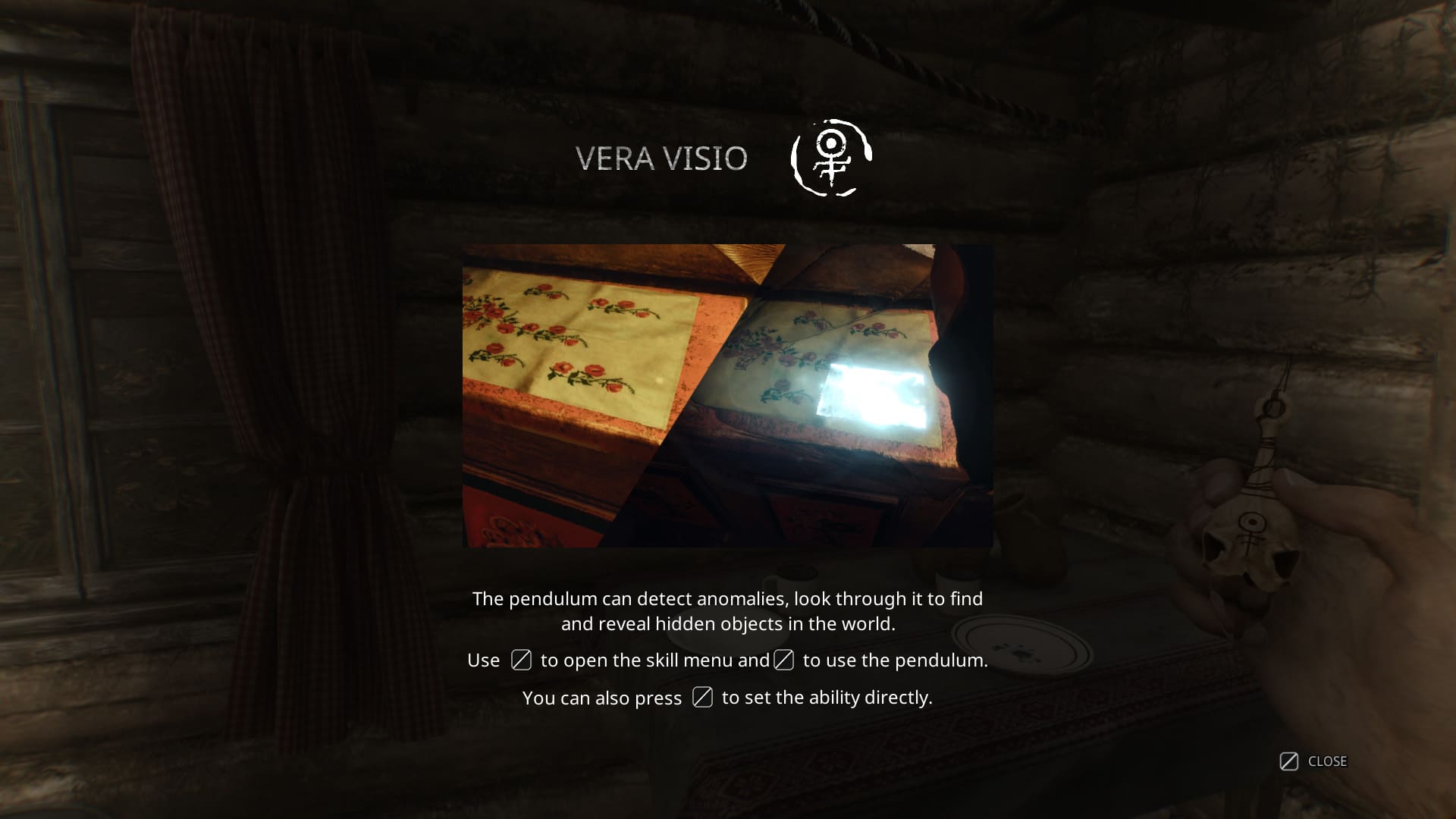Select the key prompt icon before CLOSE
The height and width of the screenshot is (819, 1456).
pyautogui.click(x=1288, y=761)
